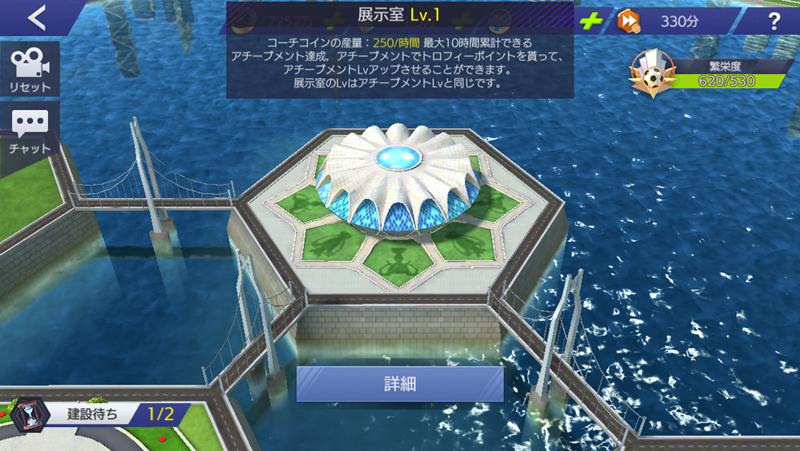The image size is (800, 451).
Task: Open the 詳細 details button
Action: click(x=400, y=384)
